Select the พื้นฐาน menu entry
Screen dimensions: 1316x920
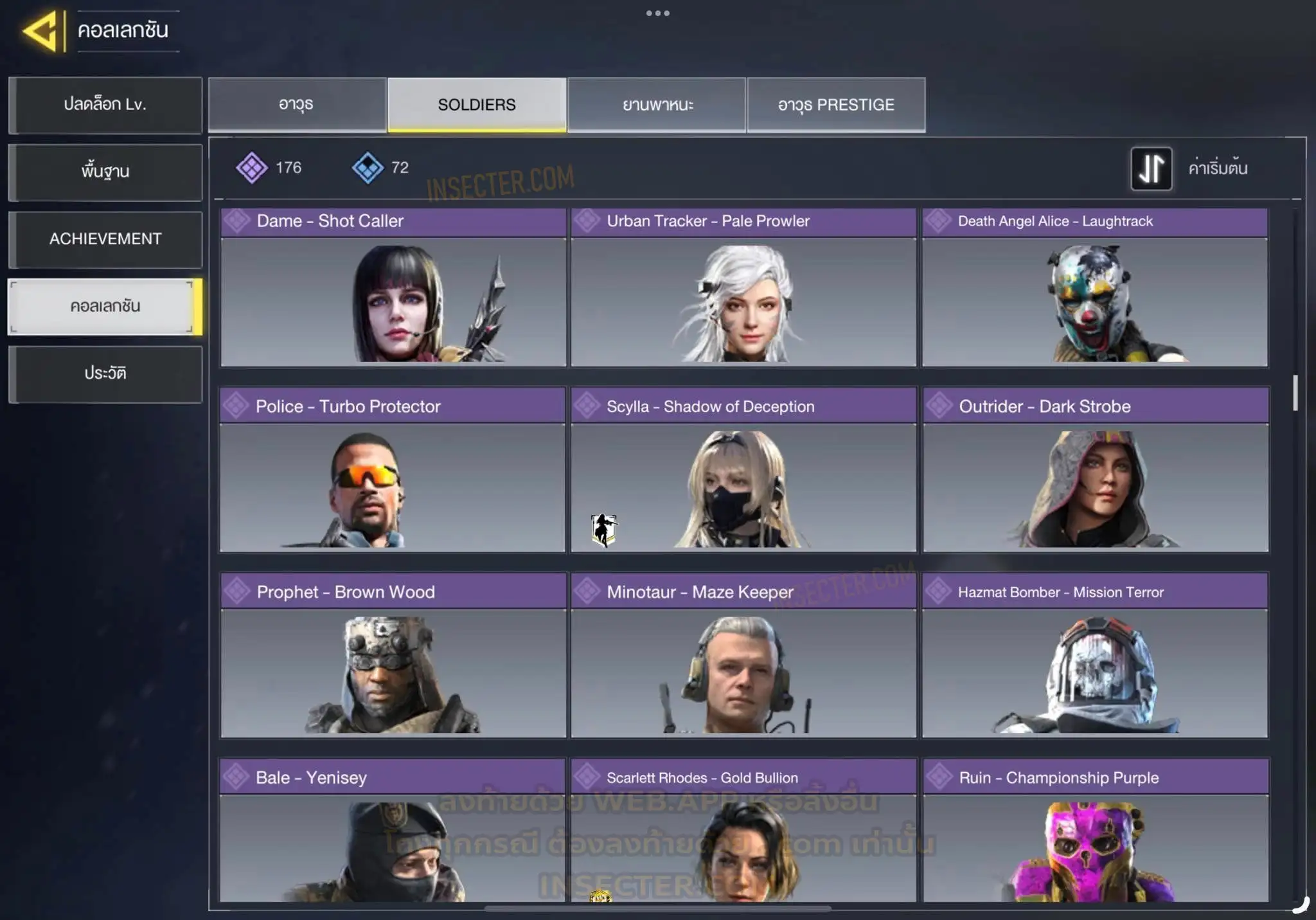[105, 172]
